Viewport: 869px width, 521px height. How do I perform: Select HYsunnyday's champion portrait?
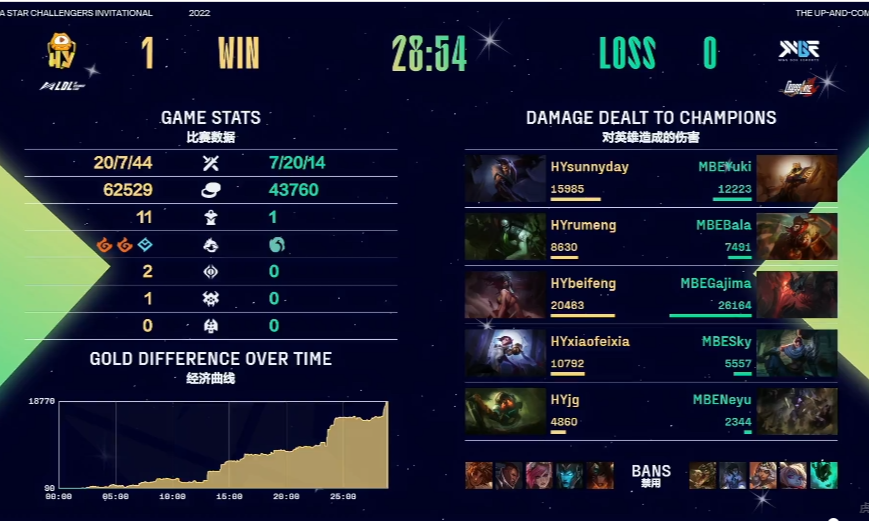pyautogui.click(x=505, y=179)
